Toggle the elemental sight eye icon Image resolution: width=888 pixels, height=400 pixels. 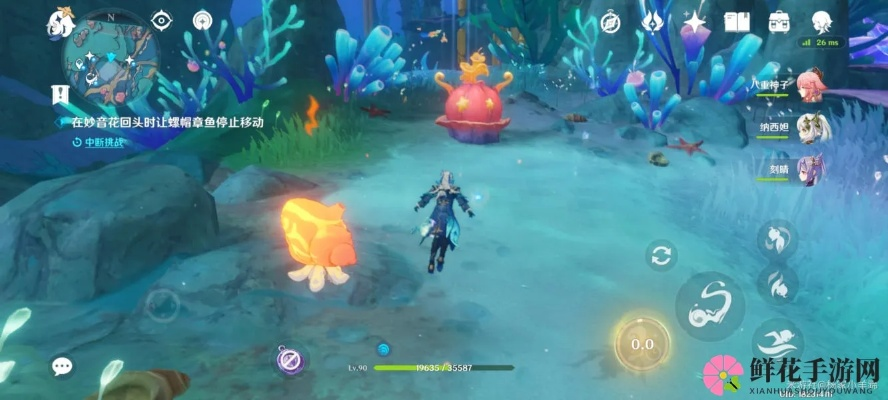pyautogui.click(x=161, y=20)
